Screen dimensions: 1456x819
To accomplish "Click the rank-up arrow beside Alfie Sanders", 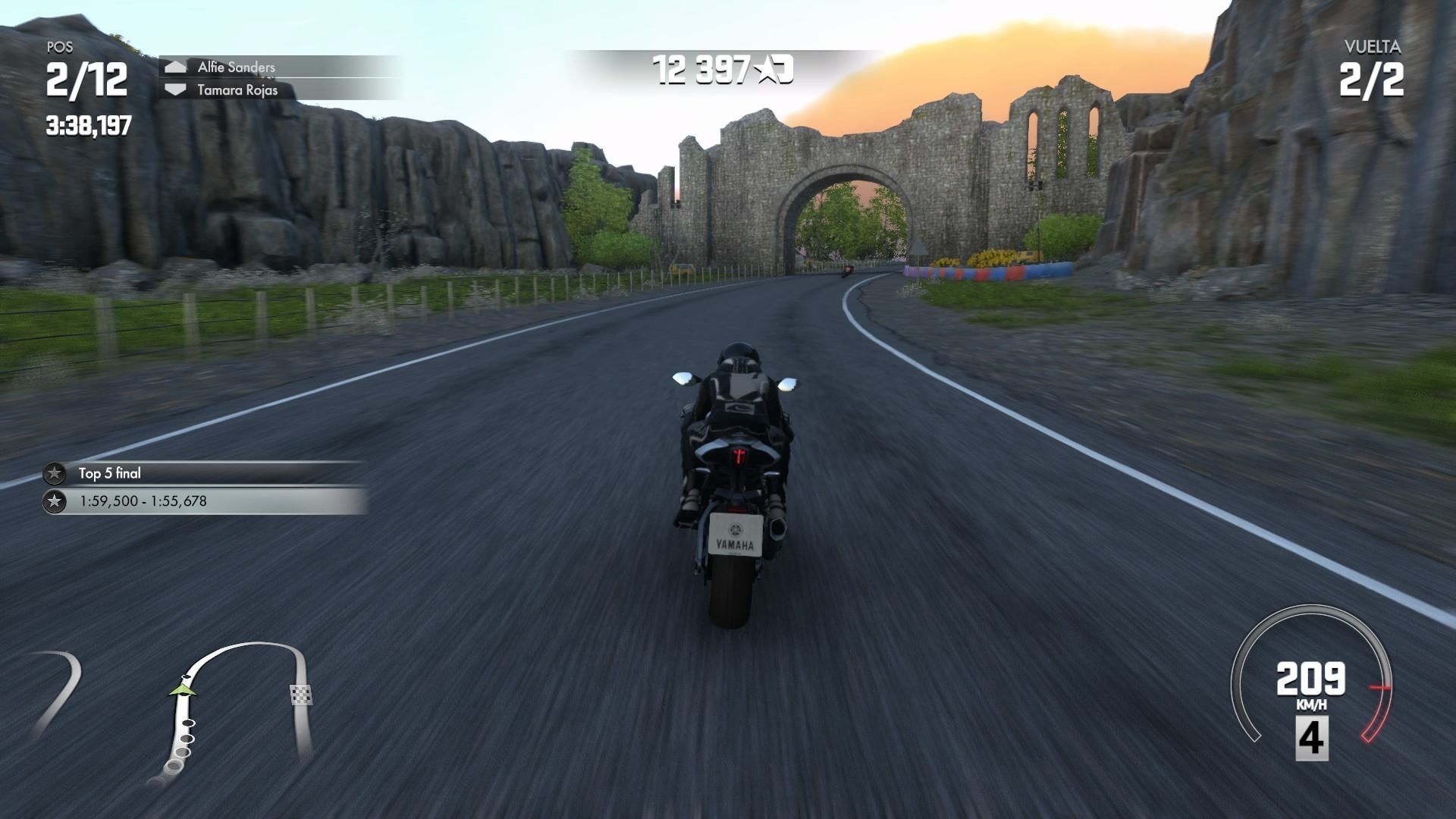I will [176, 67].
